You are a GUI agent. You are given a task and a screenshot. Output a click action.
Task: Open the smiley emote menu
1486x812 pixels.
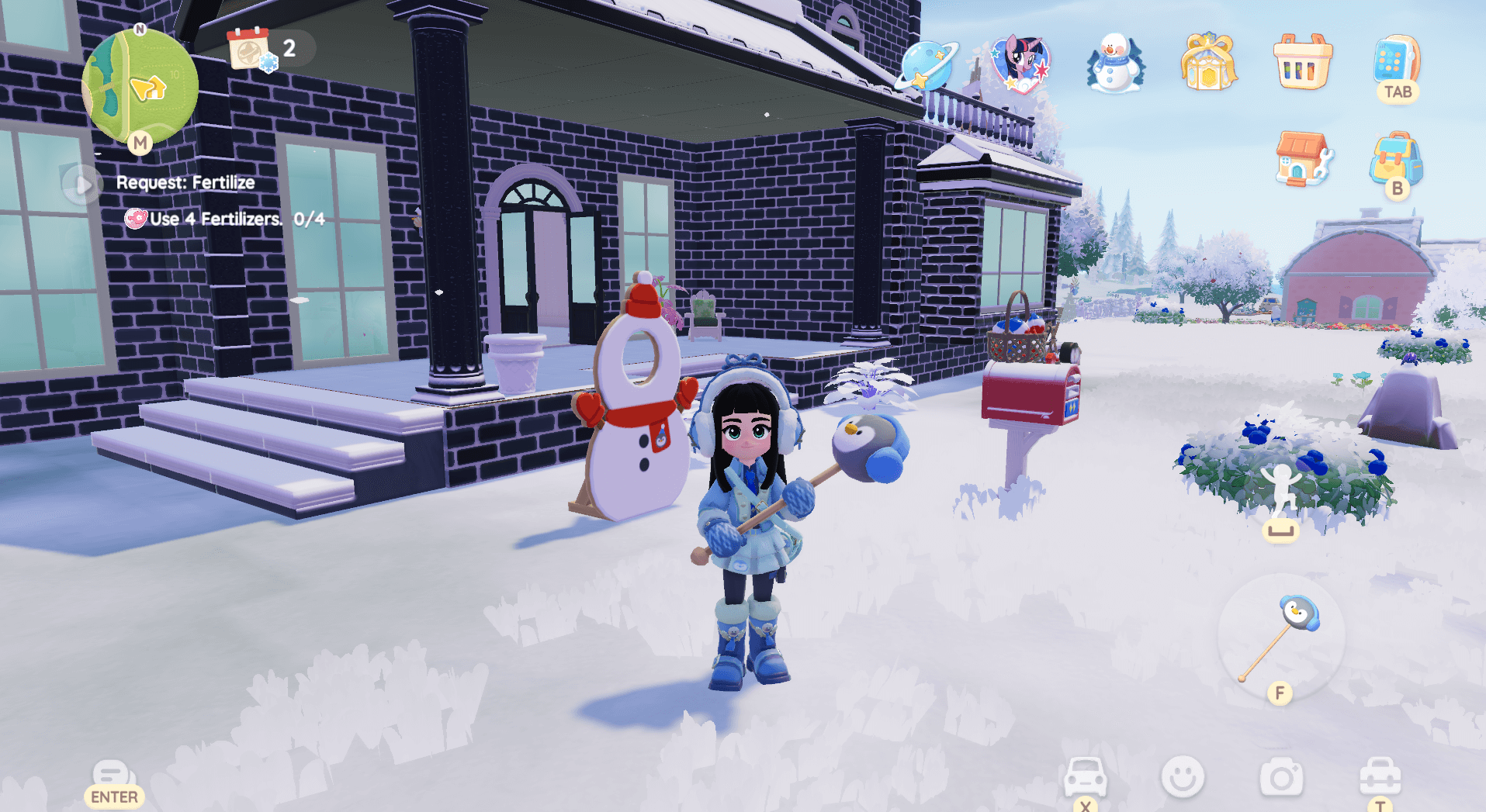click(x=1183, y=777)
